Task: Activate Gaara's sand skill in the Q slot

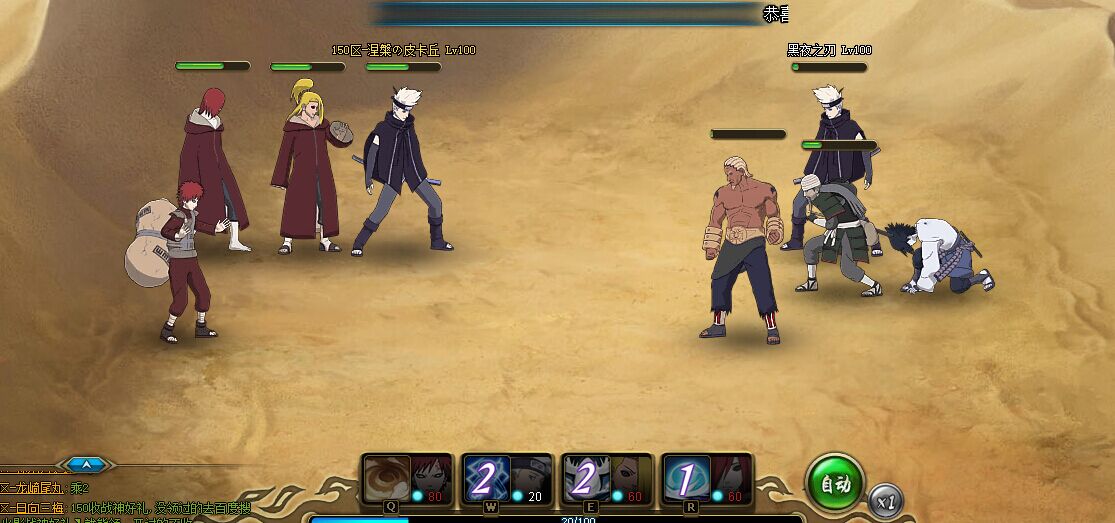Action: pyautogui.click(x=407, y=478)
